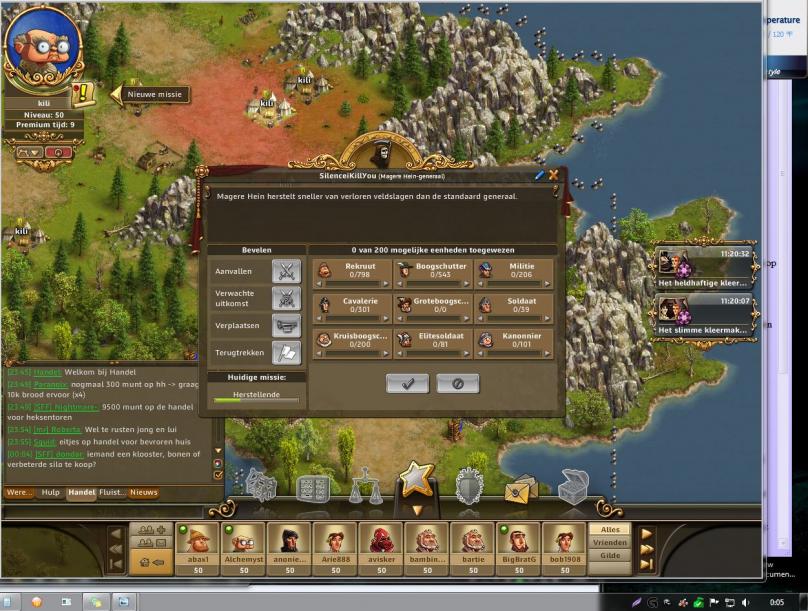Close the general dialog window
808x611 pixels.
pos(553,175)
